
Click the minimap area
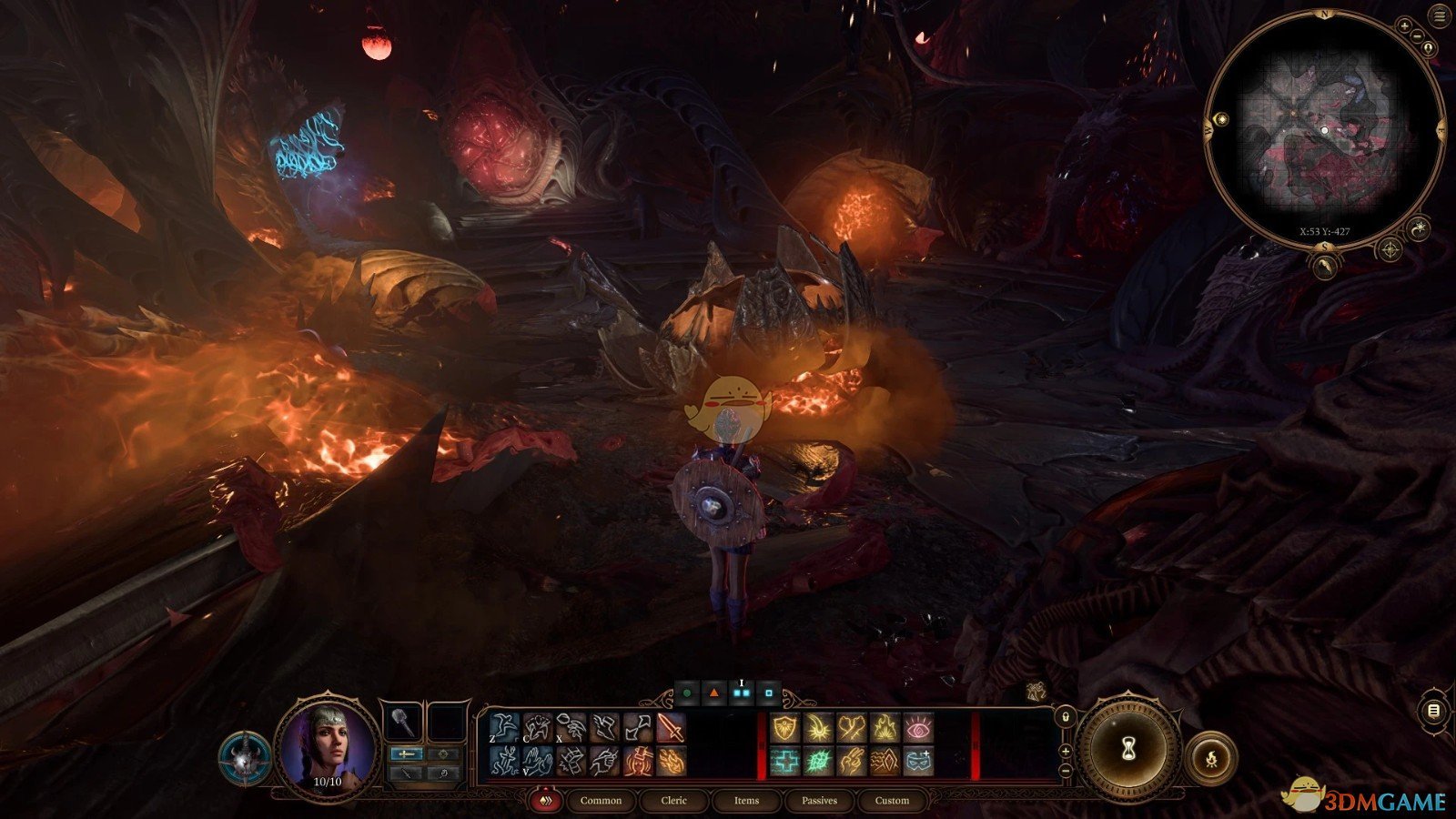tap(1324, 132)
